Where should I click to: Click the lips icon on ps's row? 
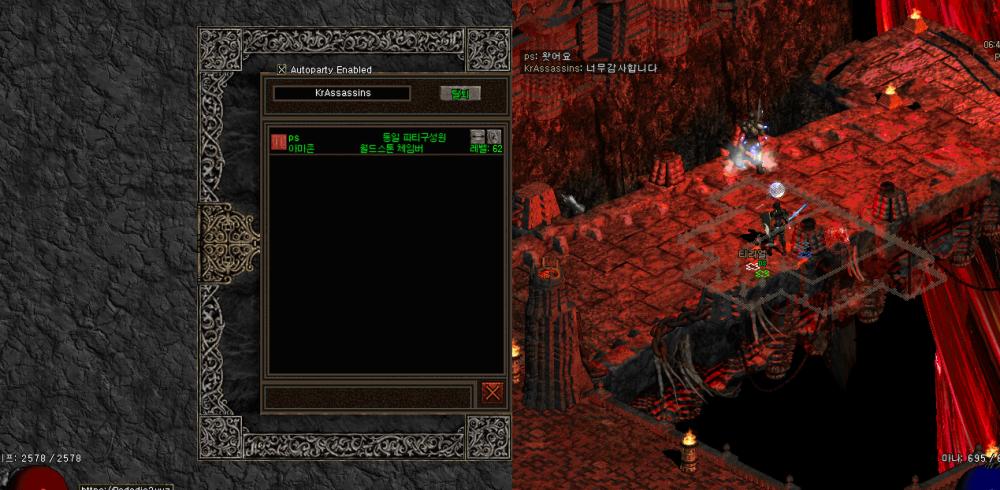[478, 136]
